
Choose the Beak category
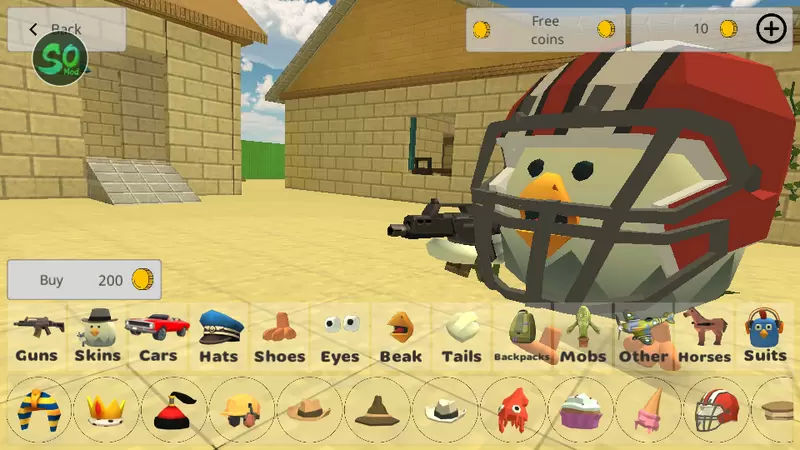(x=400, y=336)
